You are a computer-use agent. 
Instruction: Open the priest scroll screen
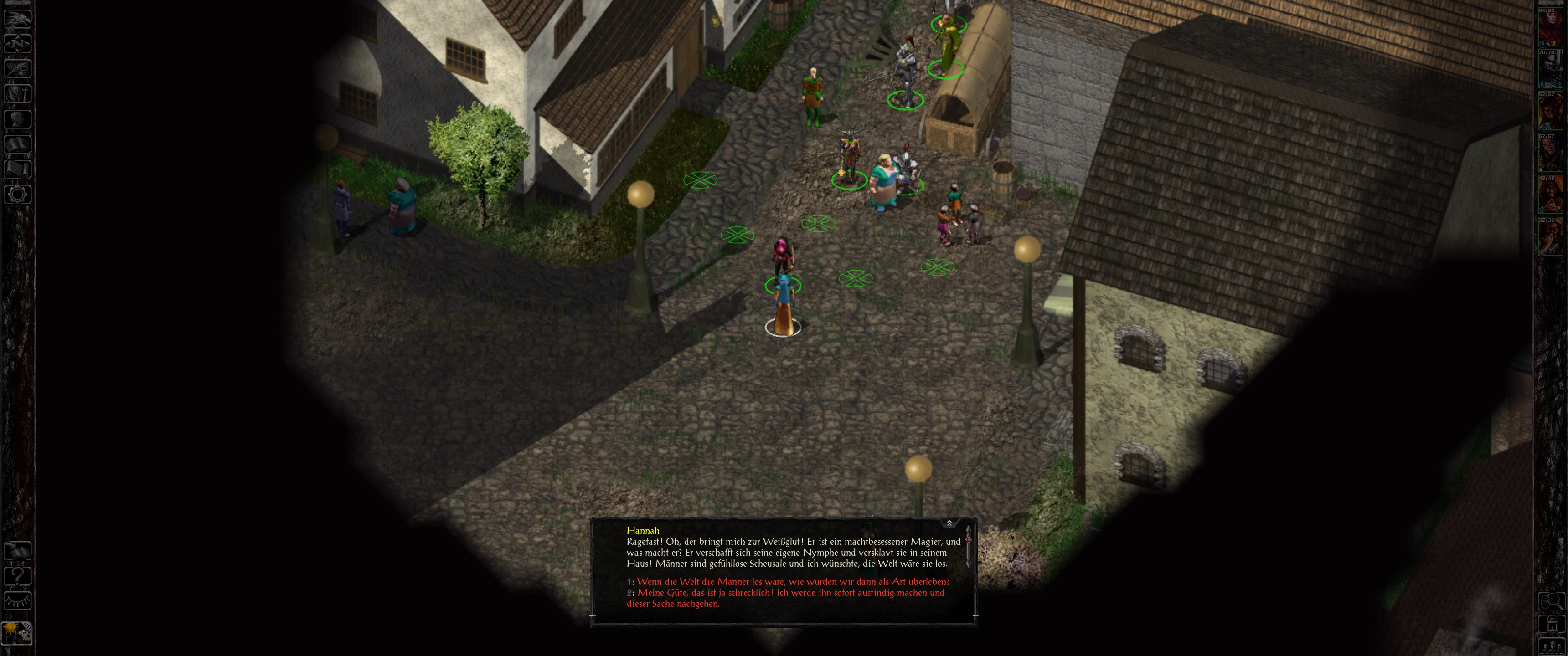pos(18,169)
